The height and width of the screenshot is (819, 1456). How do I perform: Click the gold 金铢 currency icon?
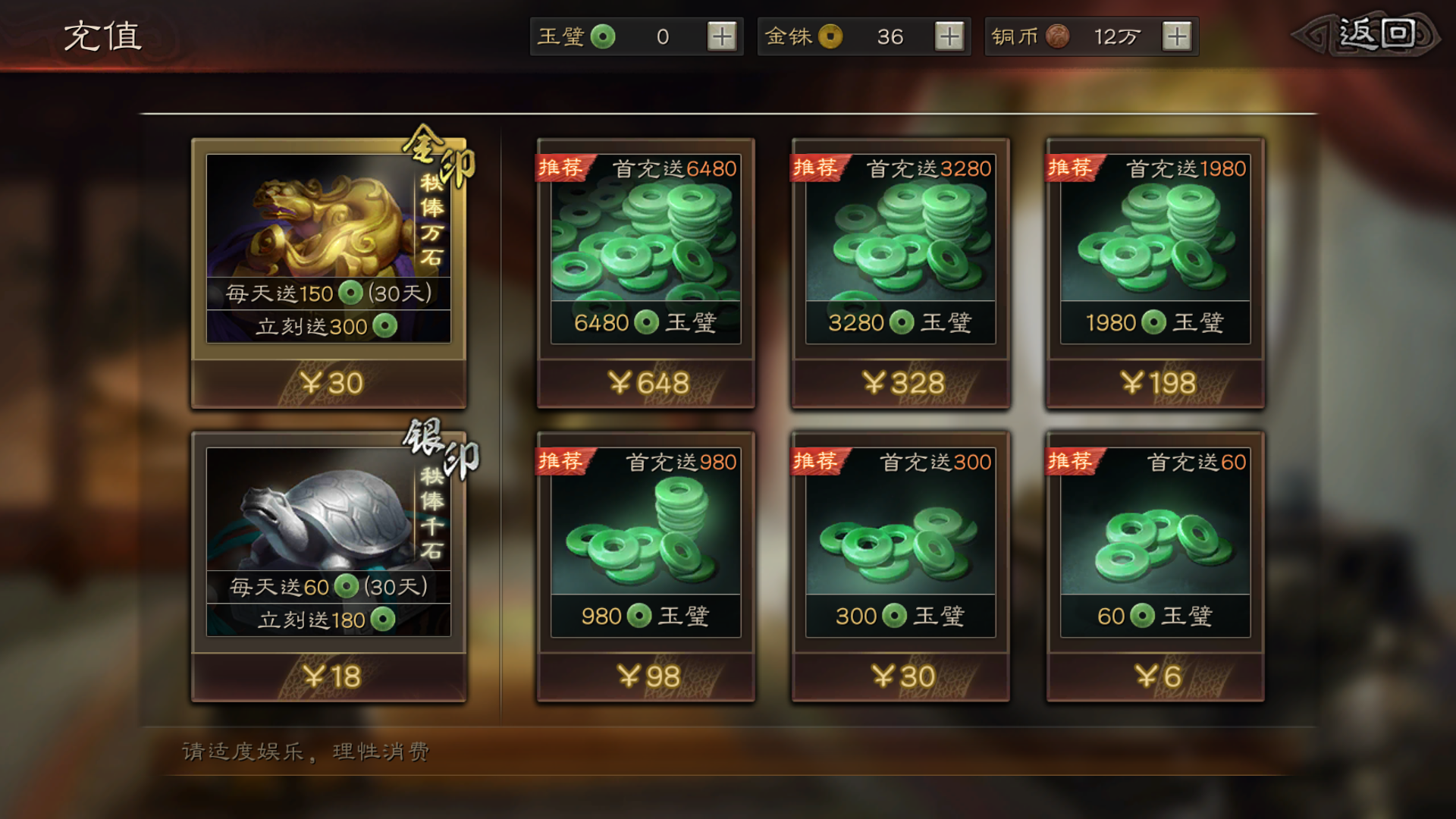(831, 36)
